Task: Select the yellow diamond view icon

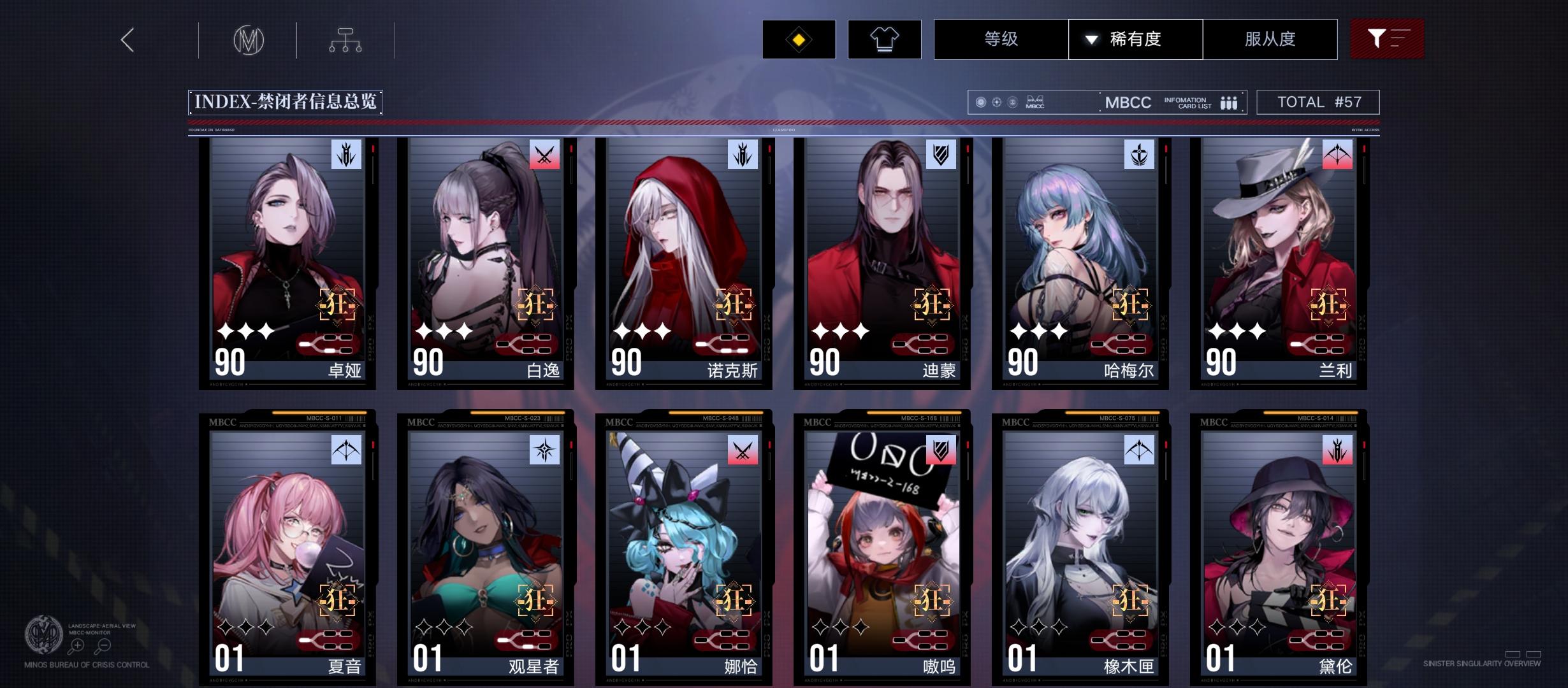Action: 799,39
